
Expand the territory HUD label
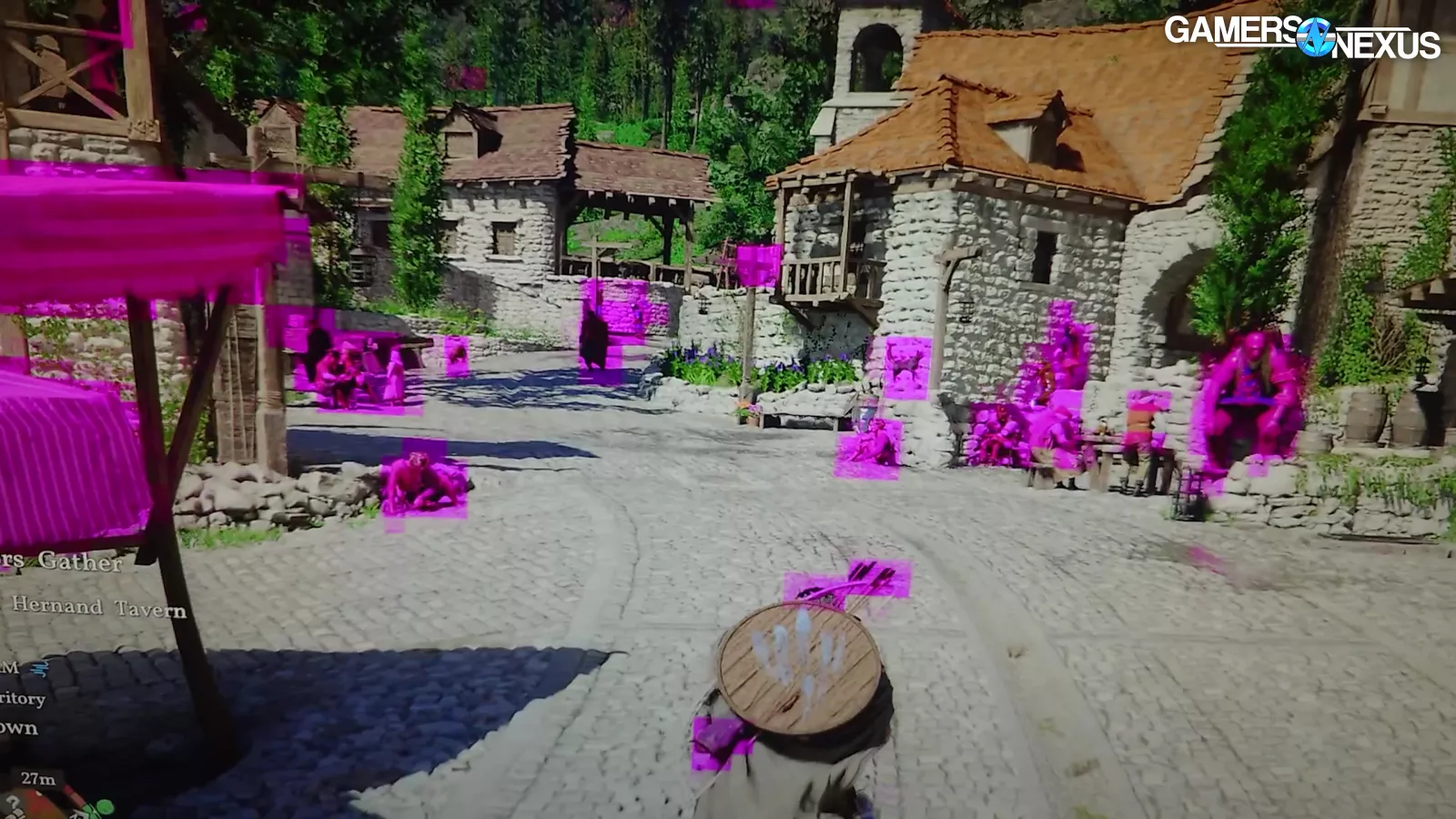(x=23, y=699)
